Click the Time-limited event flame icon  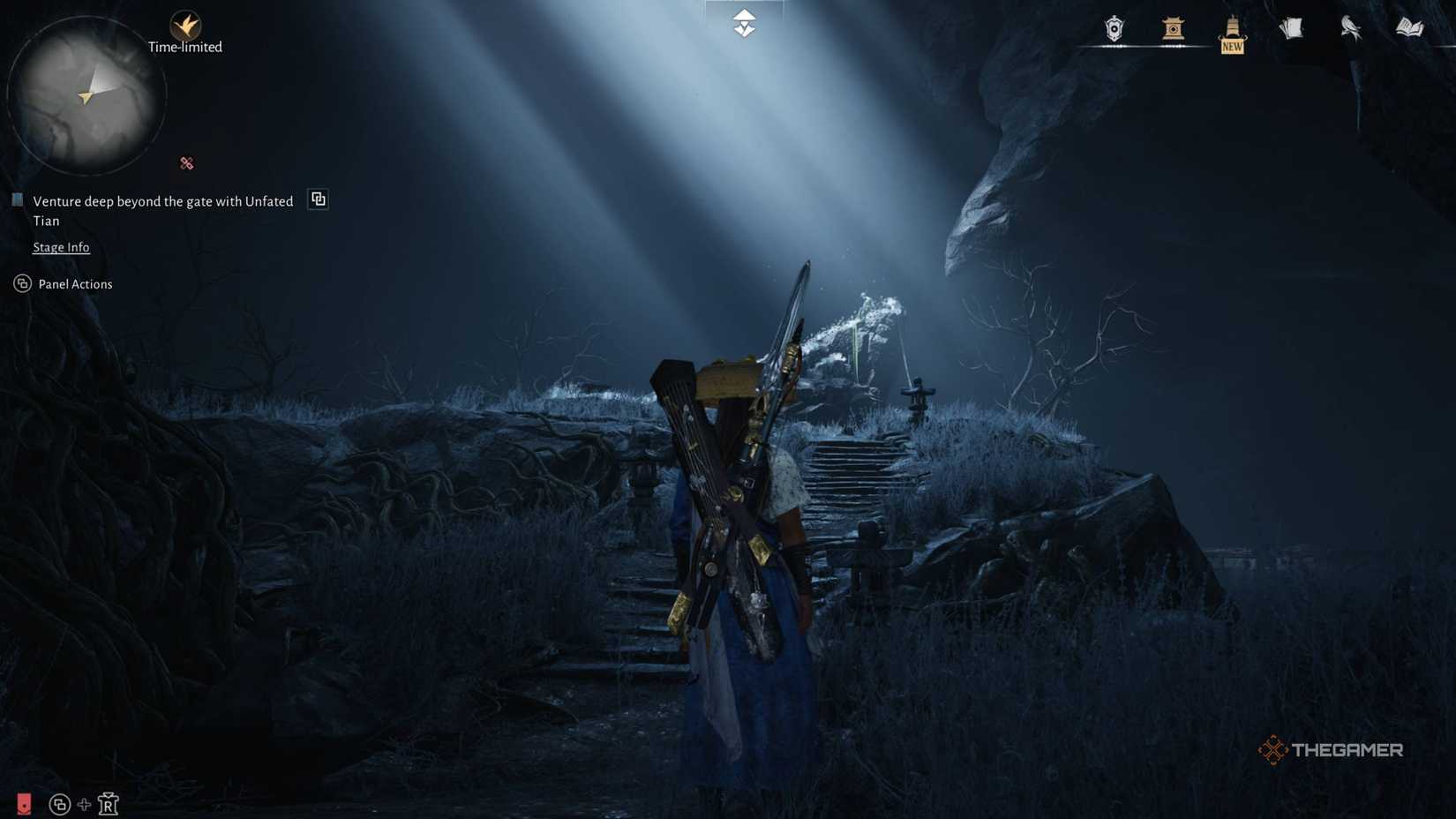click(185, 25)
